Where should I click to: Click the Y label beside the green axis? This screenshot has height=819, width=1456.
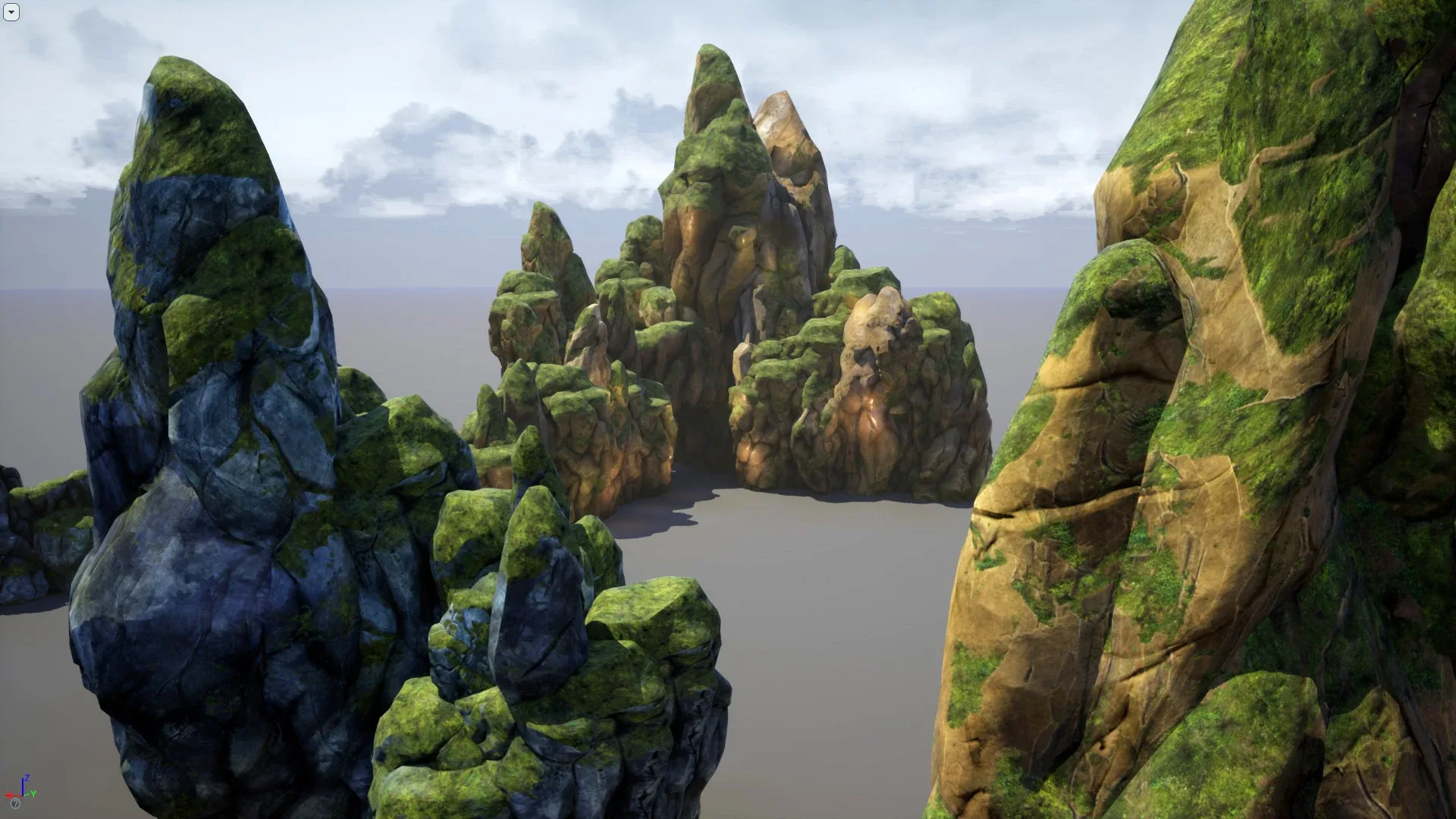(33, 793)
